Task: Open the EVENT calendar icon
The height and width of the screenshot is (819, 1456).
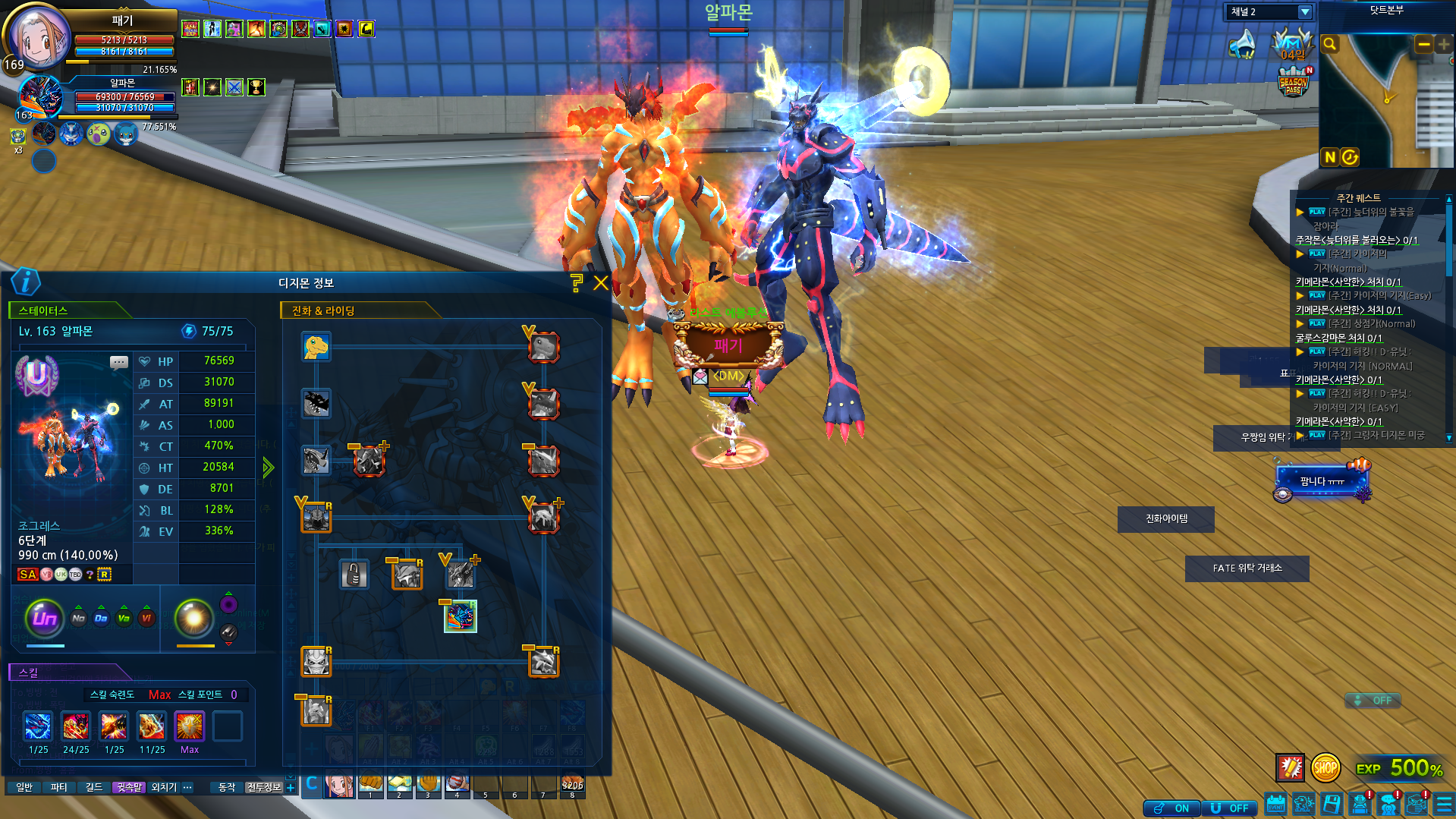Action: point(1275,805)
